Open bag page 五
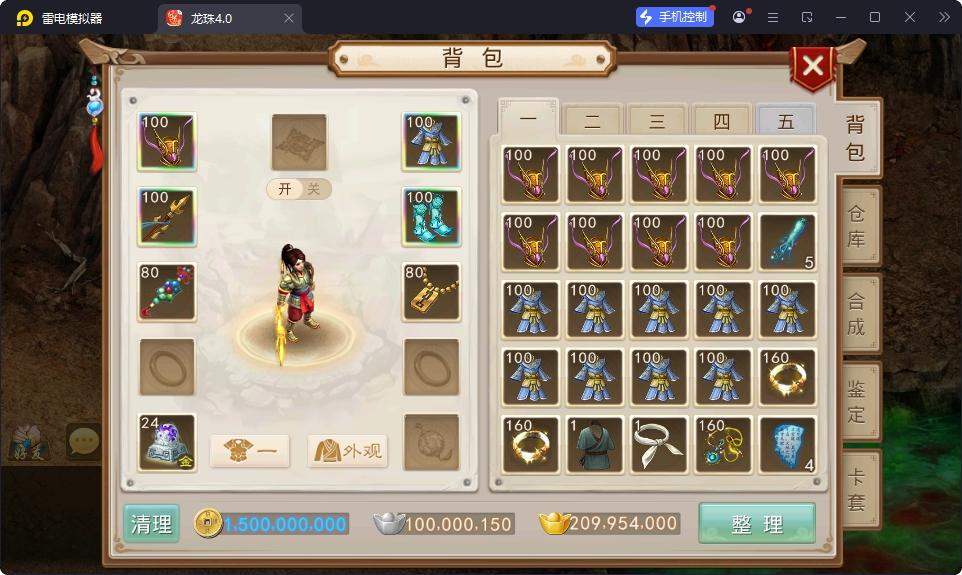Image resolution: width=962 pixels, height=575 pixels. [785, 122]
